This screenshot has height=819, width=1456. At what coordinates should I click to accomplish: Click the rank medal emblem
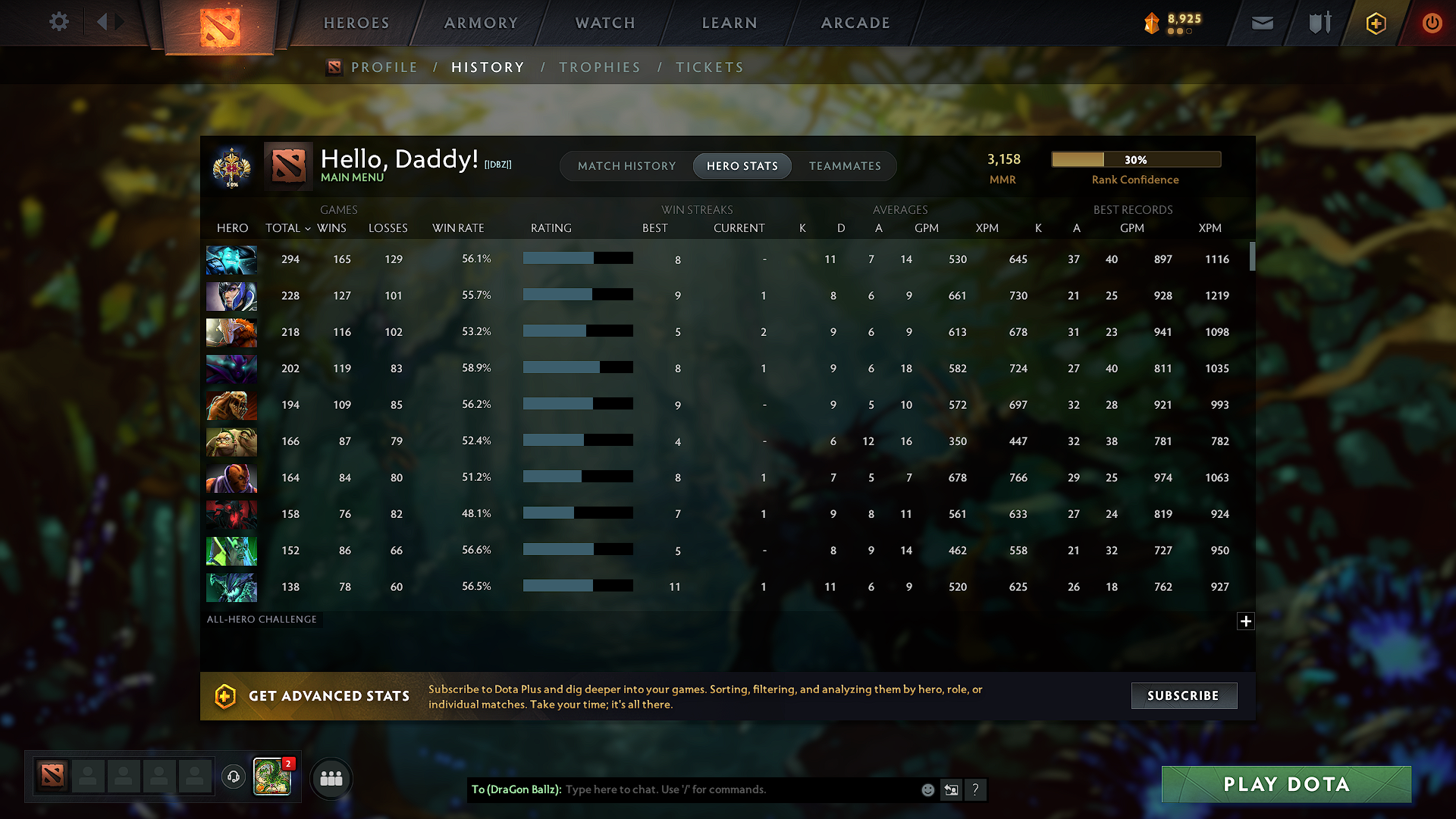pos(233,166)
